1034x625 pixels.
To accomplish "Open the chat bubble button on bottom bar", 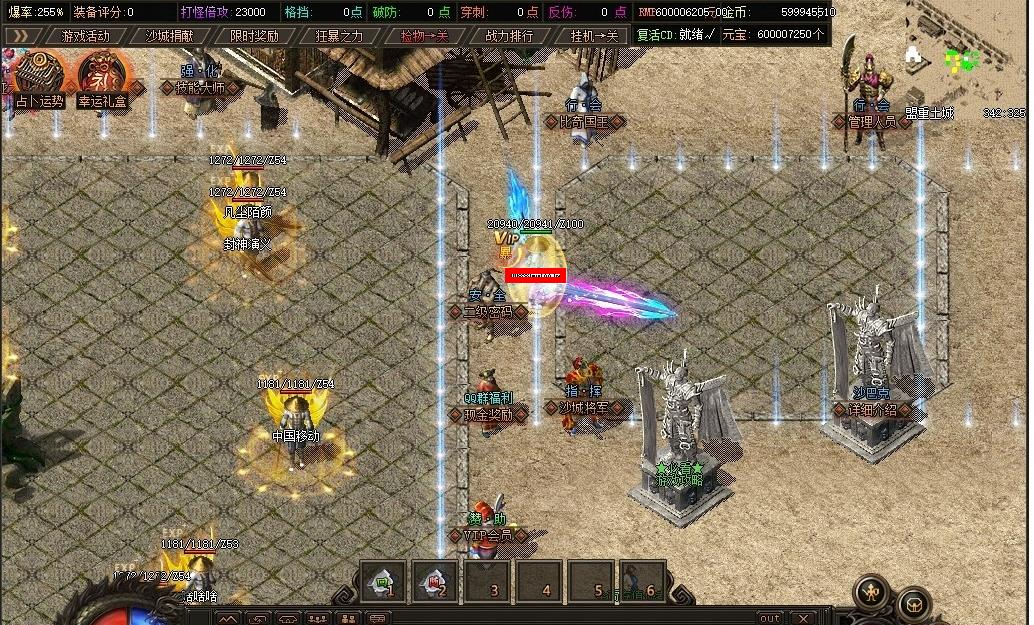I will click(x=379, y=618).
